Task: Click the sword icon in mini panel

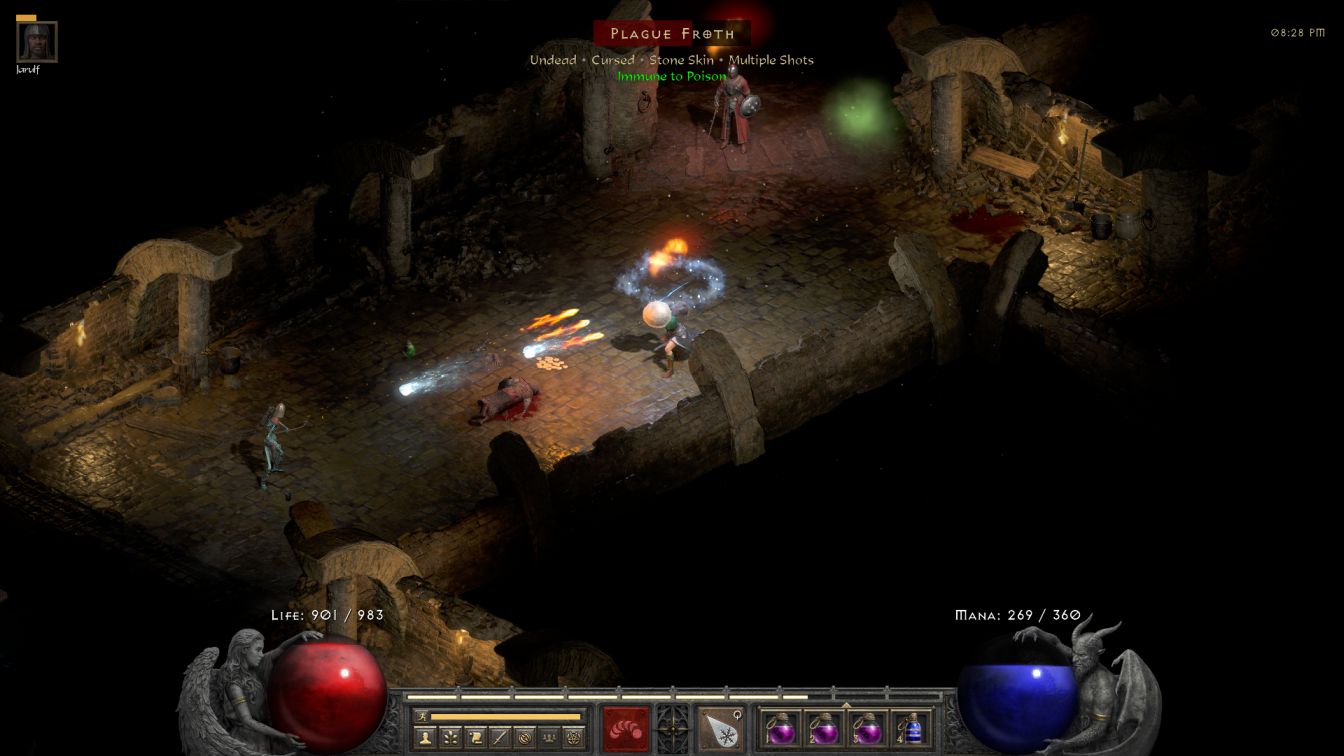Action: 500,738
